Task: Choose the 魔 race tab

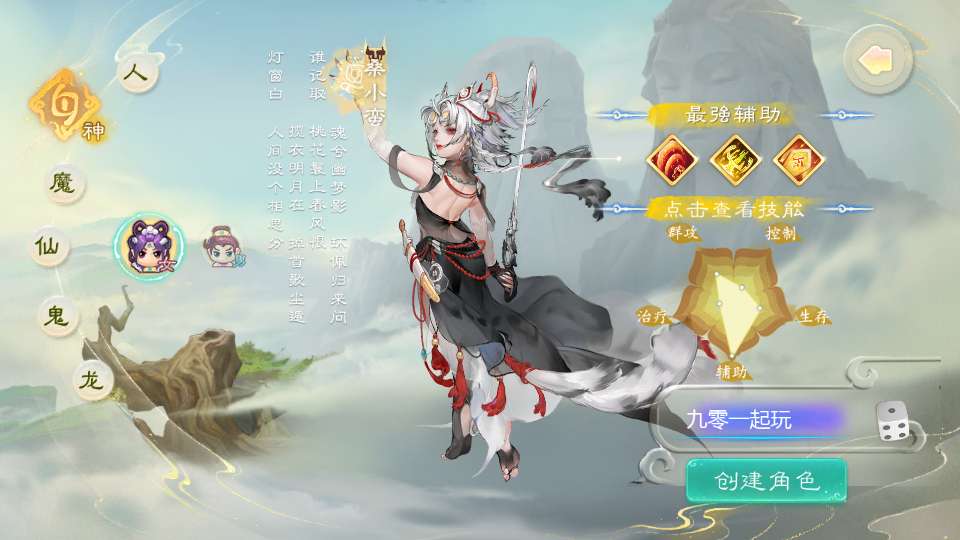Action: pos(63,182)
